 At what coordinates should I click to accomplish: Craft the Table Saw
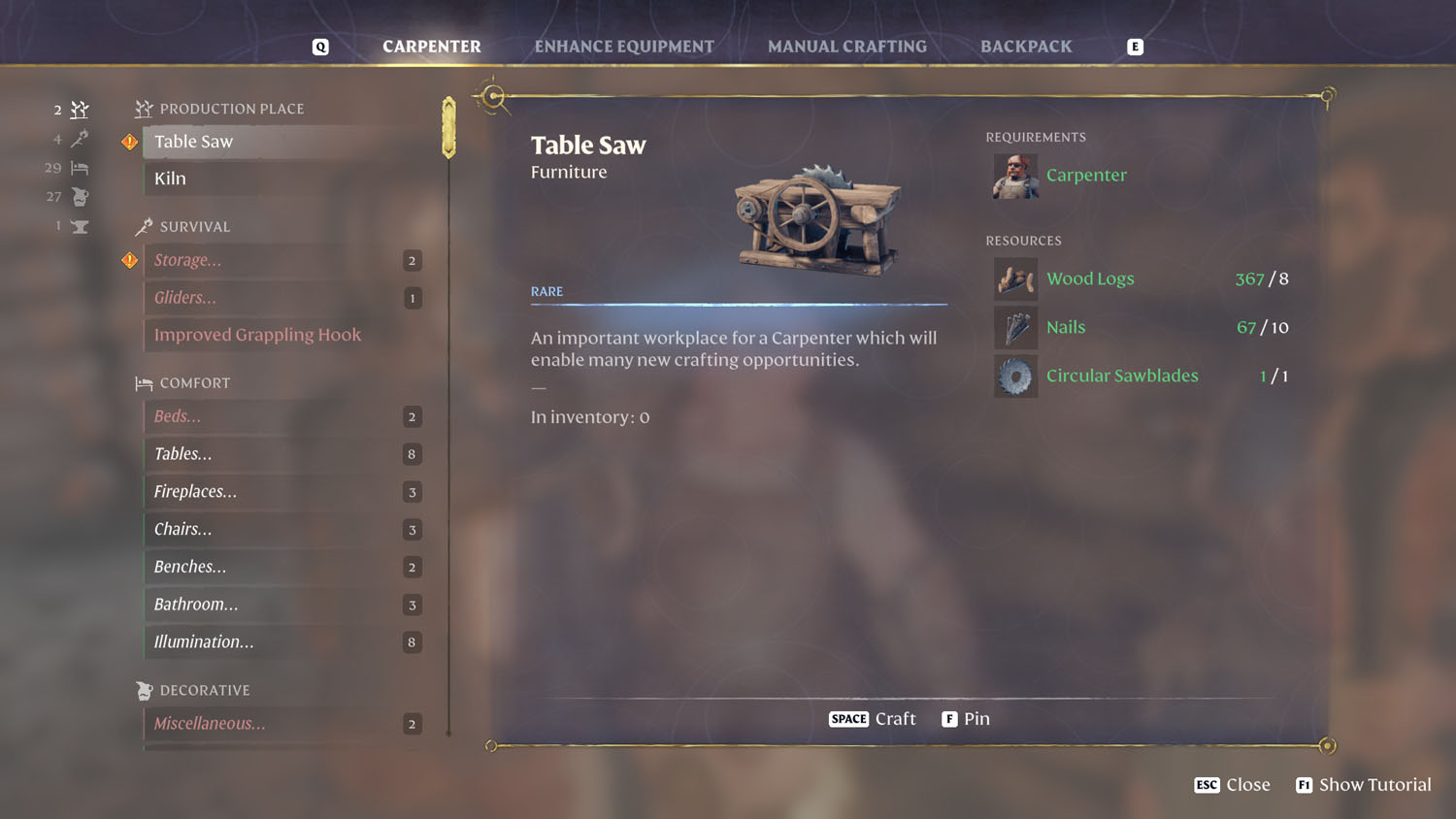click(x=873, y=719)
